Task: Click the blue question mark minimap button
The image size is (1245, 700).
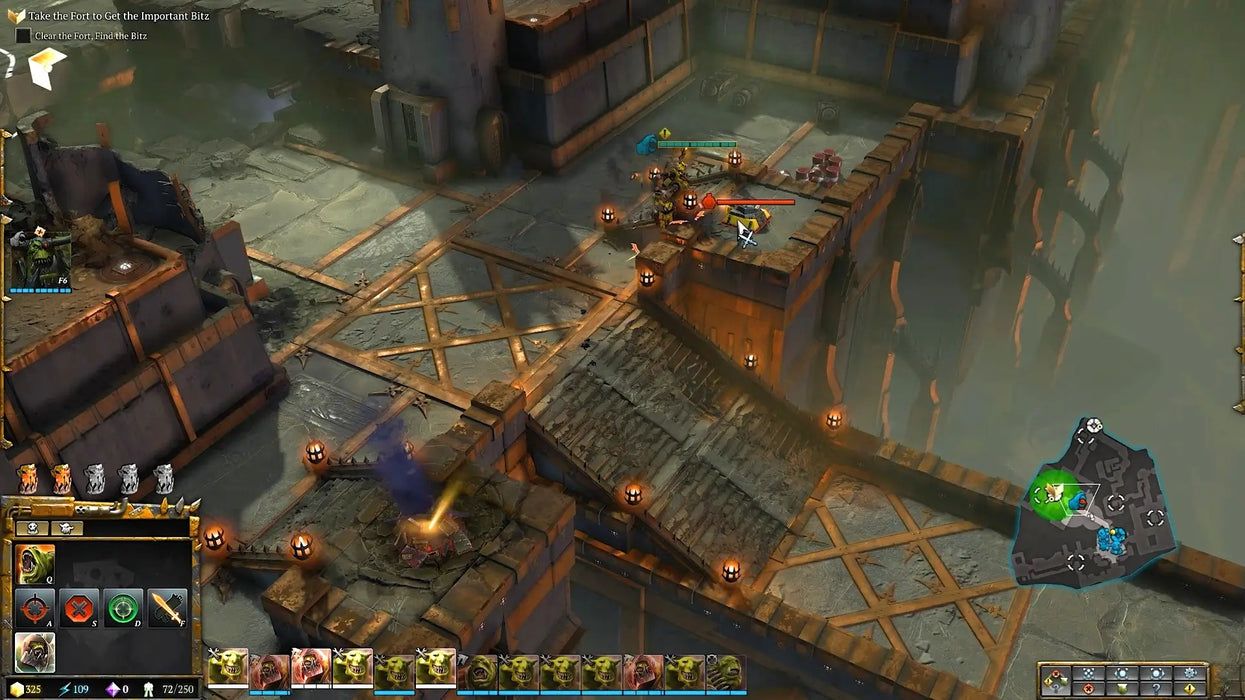Action: pyautogui.click(x=1155, y=688)
